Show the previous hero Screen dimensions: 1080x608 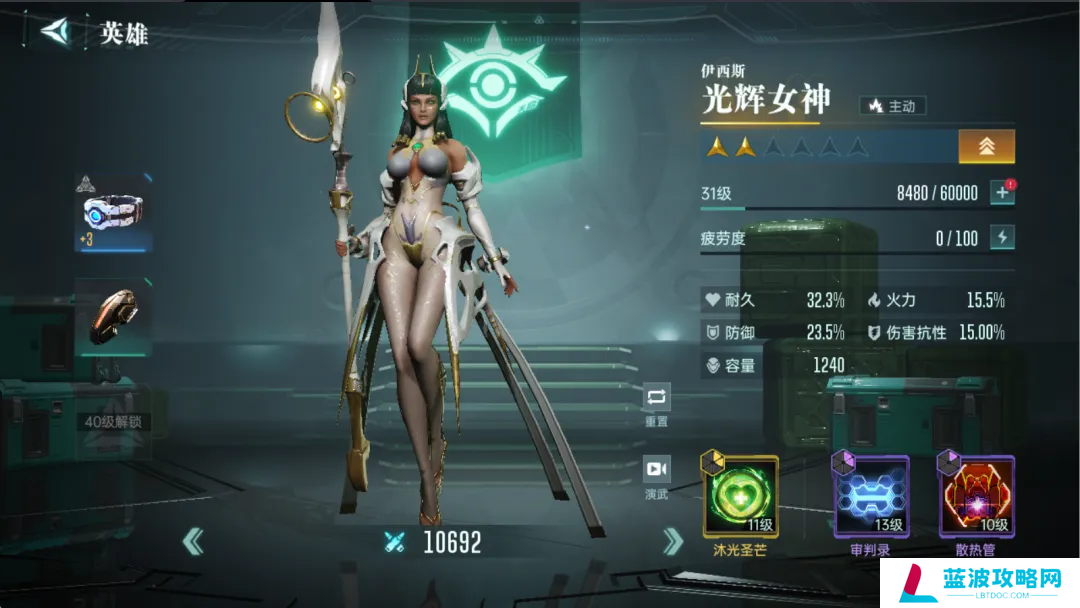[x=193, y=542]
